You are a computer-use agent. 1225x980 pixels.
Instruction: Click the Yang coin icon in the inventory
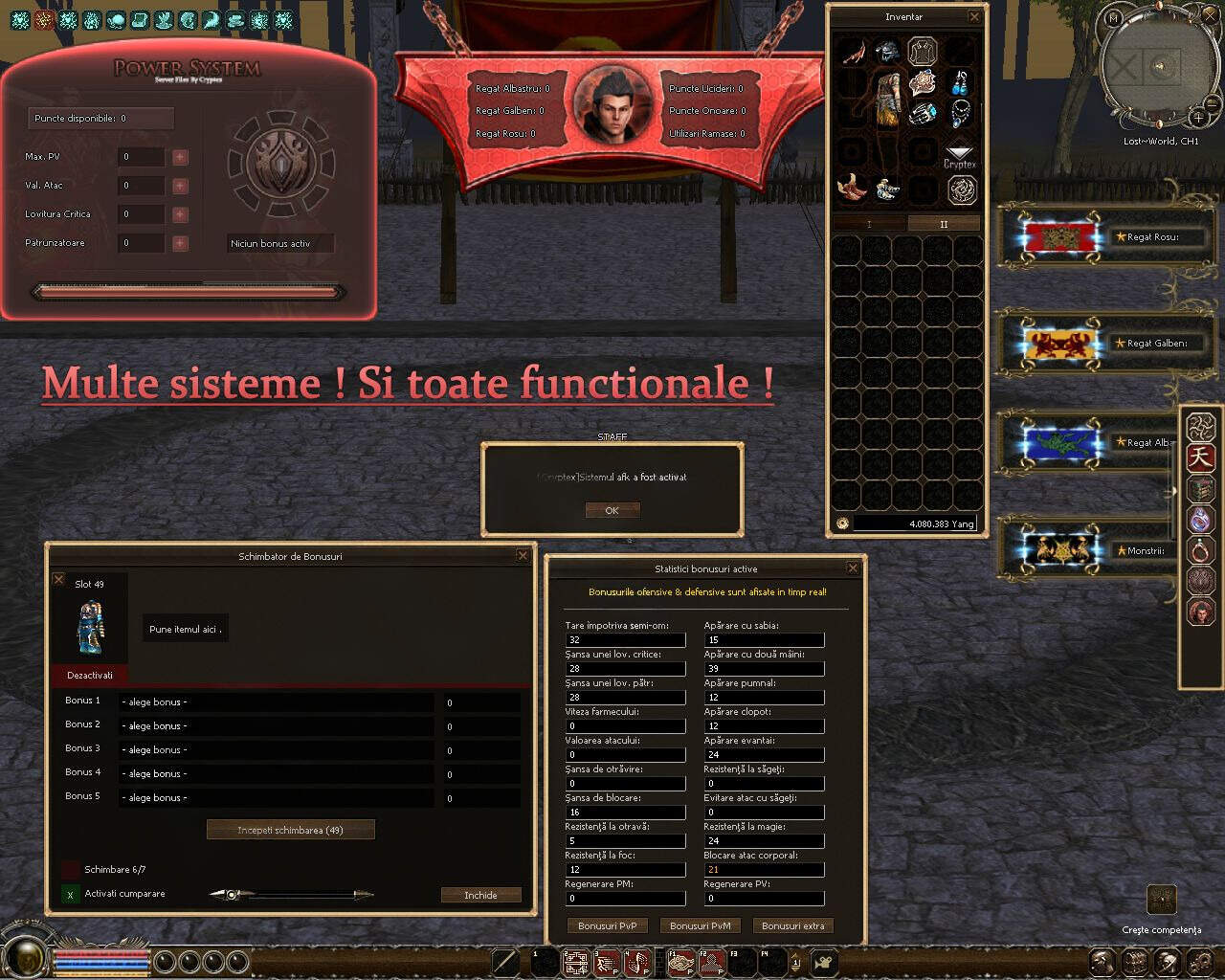[842, 523]
